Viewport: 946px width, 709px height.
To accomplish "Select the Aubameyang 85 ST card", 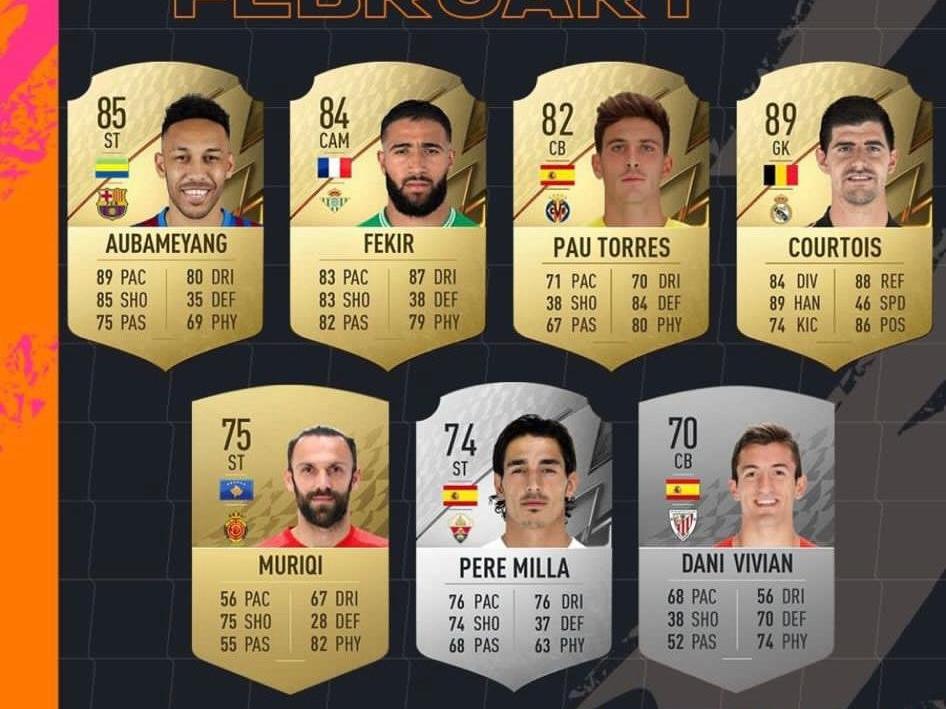I will coord(165,215).
